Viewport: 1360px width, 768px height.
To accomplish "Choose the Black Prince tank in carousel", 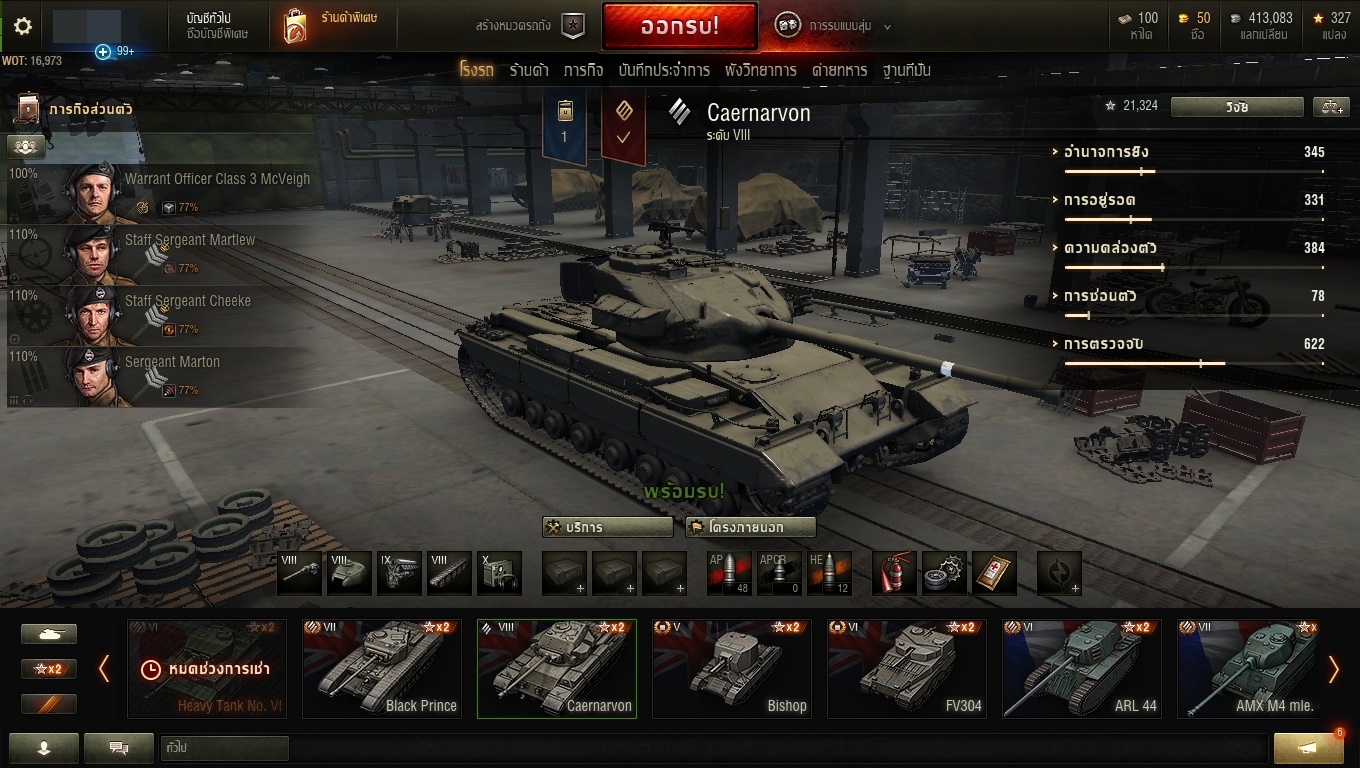I will click(382, 668).
